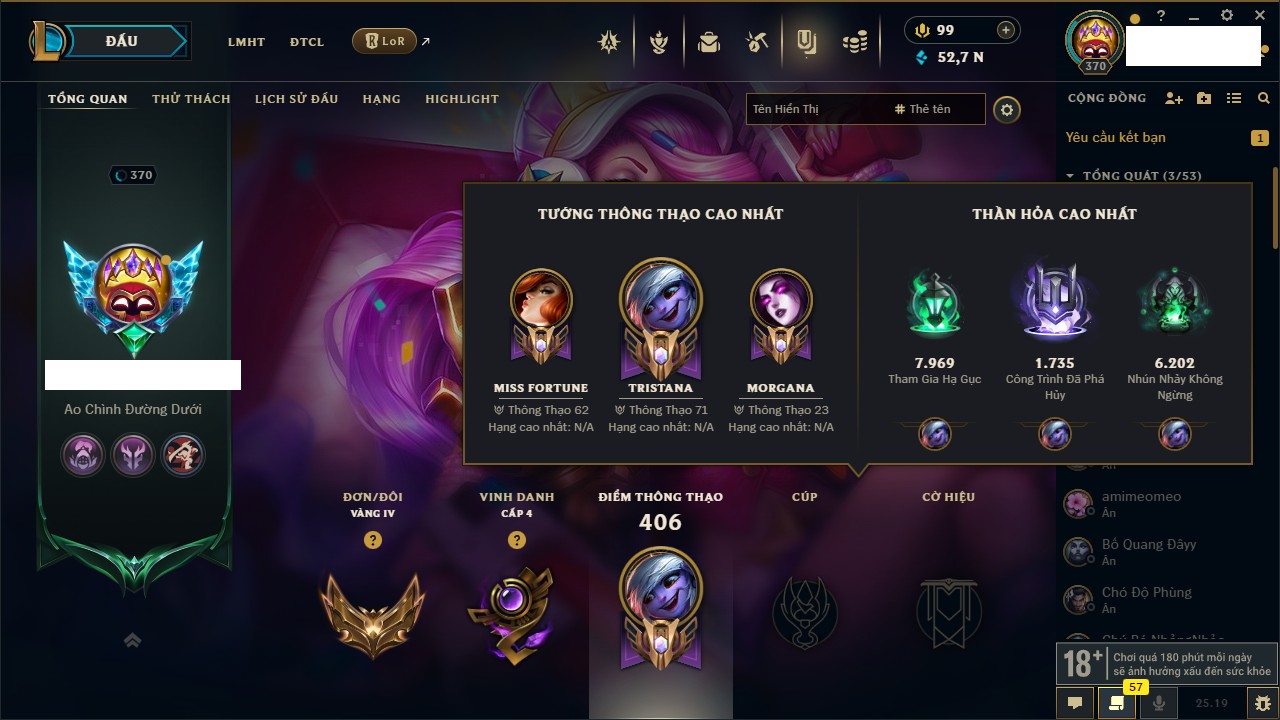The width and height of the screenshot is (1280, 720).
Task: Search the friends list with magnifier icon
Action: pos(1264,98)
